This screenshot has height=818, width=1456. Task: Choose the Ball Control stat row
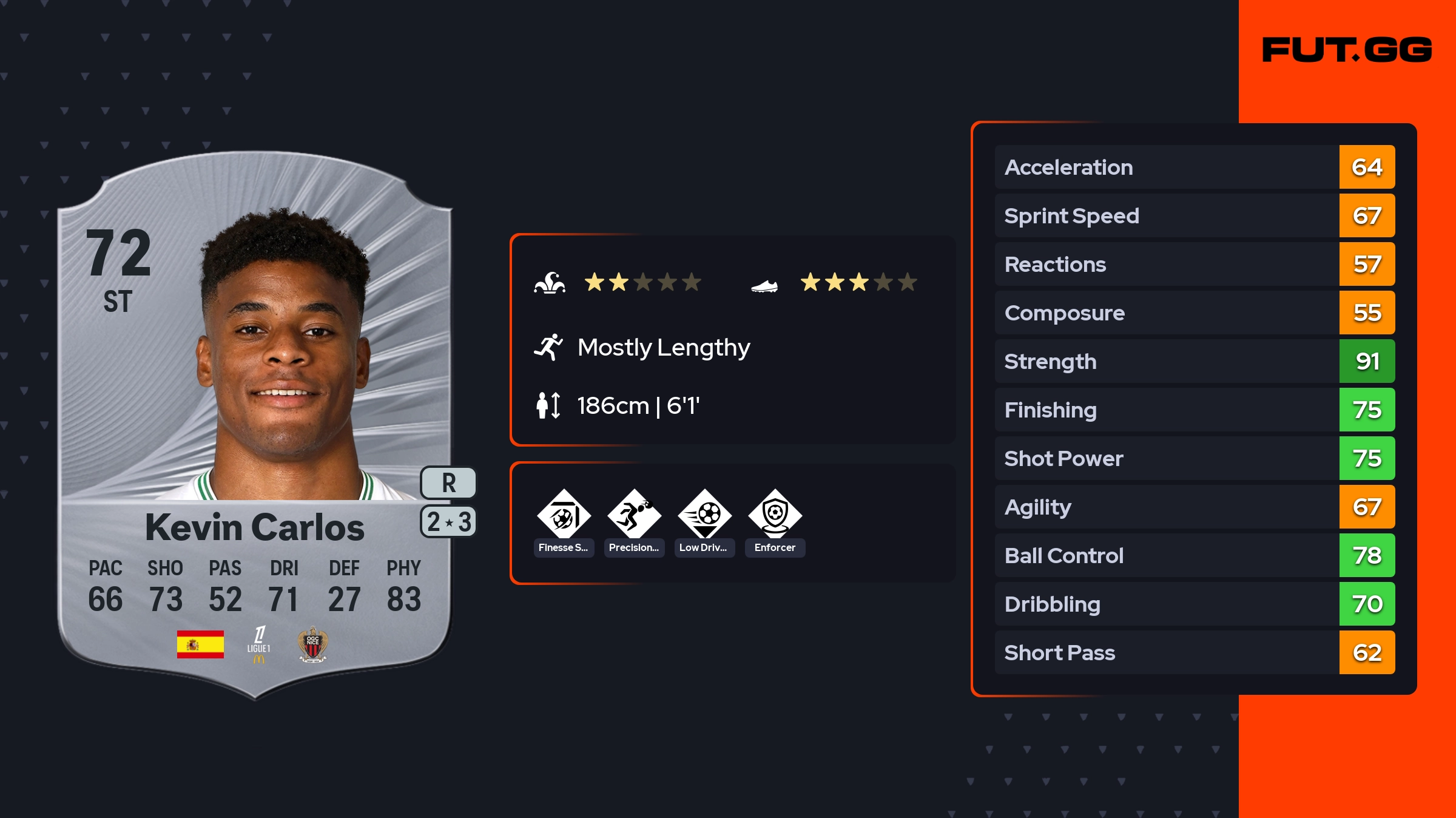coord(1194,556)
